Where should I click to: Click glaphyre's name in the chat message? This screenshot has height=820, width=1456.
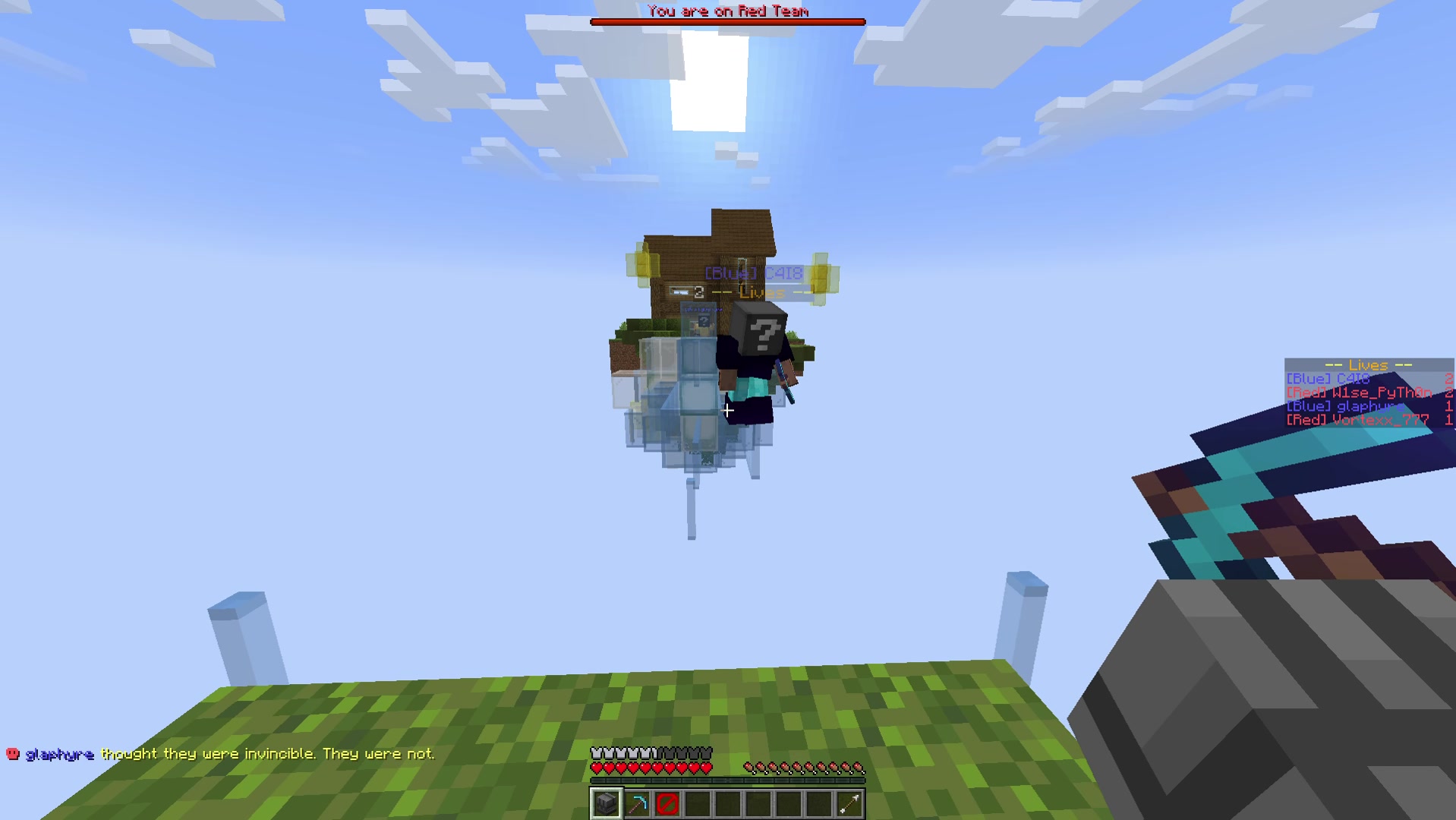(59, 754)
